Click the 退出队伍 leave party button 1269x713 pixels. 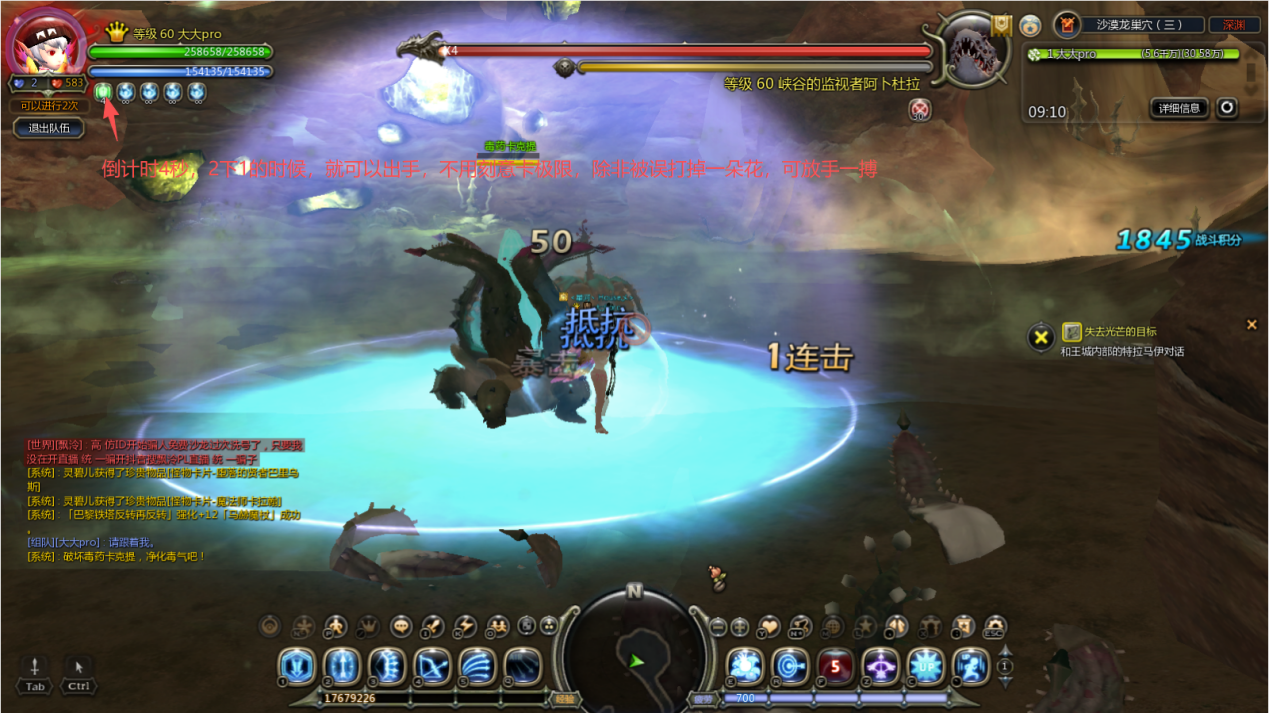click(x=50, y=128)
